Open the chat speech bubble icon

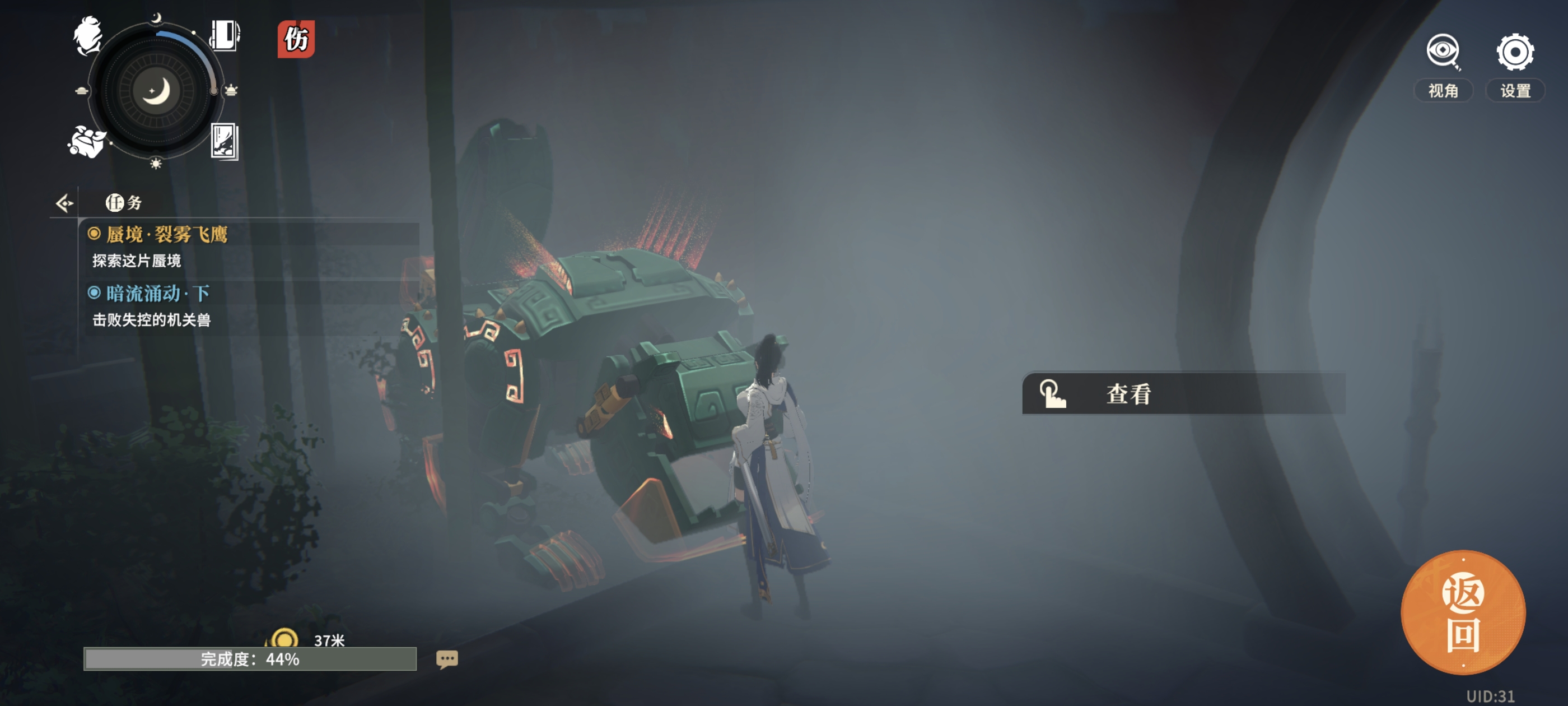click(447, 659)
